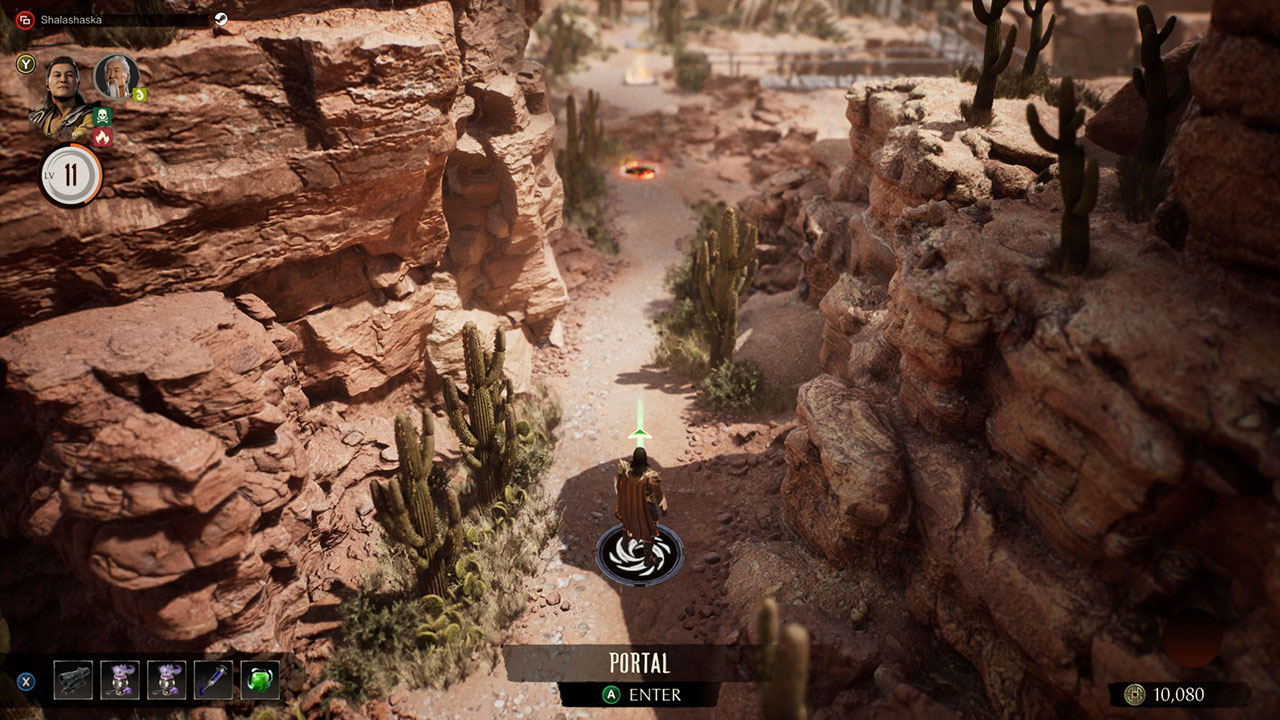Click the red flame status icon
1280x720 pixels.
(101, 138)
